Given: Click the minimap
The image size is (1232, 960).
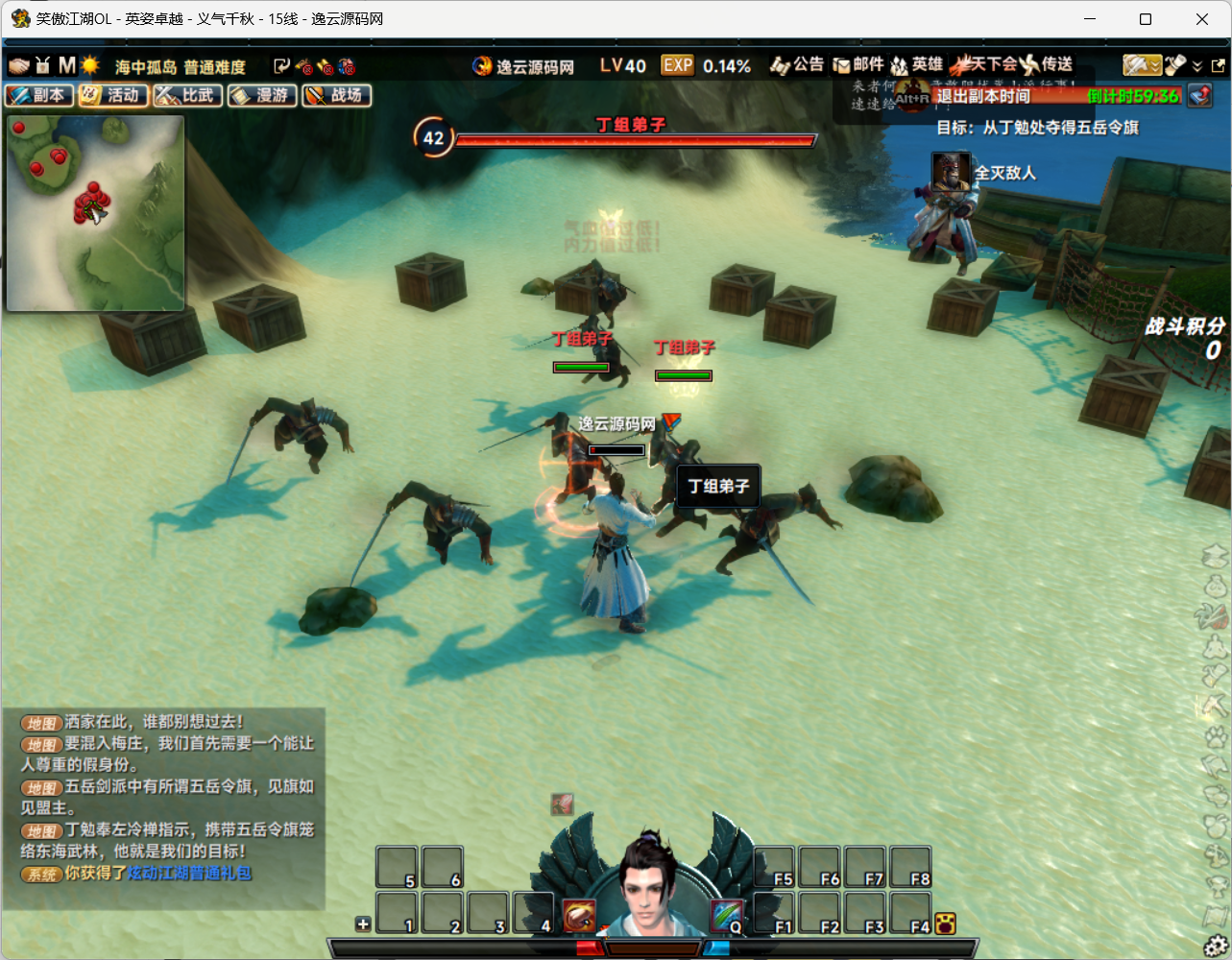Looking at the screenshot, I should 95,213.
